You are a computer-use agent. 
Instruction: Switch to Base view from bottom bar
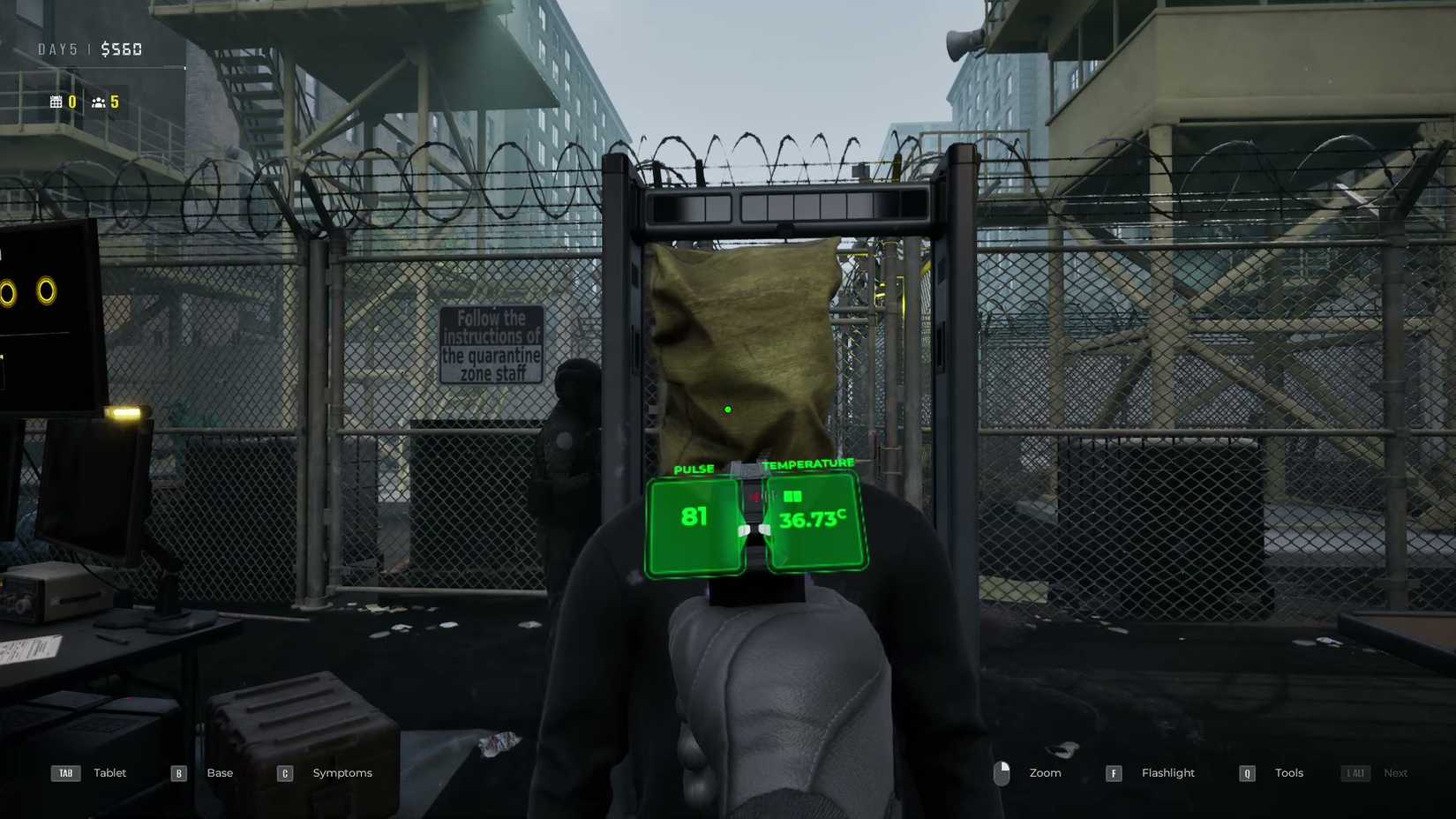(x=219, y=772)
